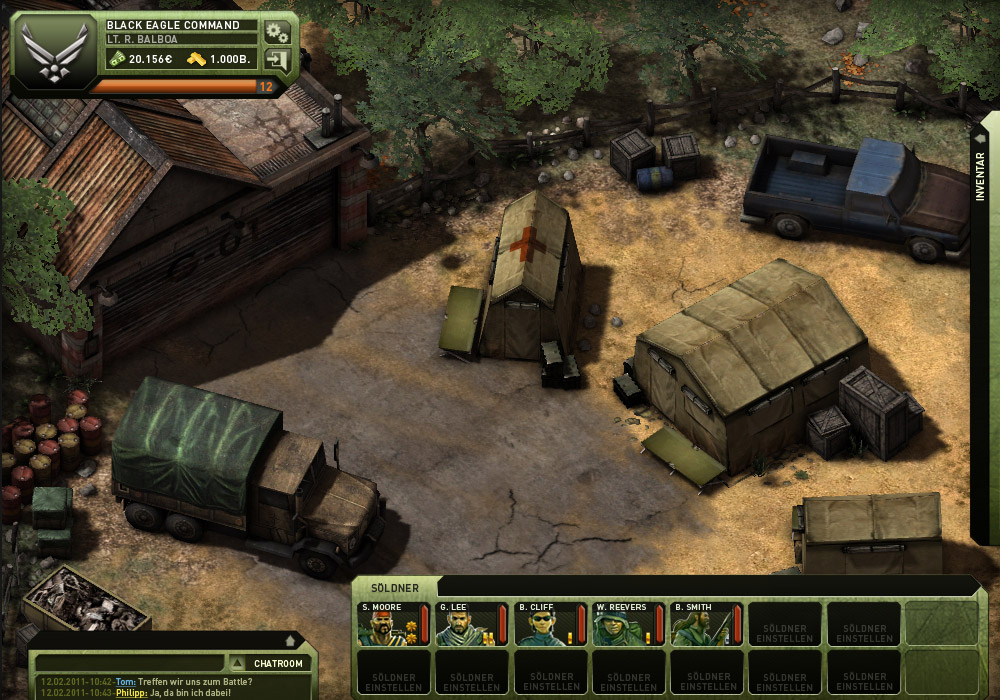Open the Chatroom panel
Image resolution: width=1000 pixels, height=700 pixels.
278,663
